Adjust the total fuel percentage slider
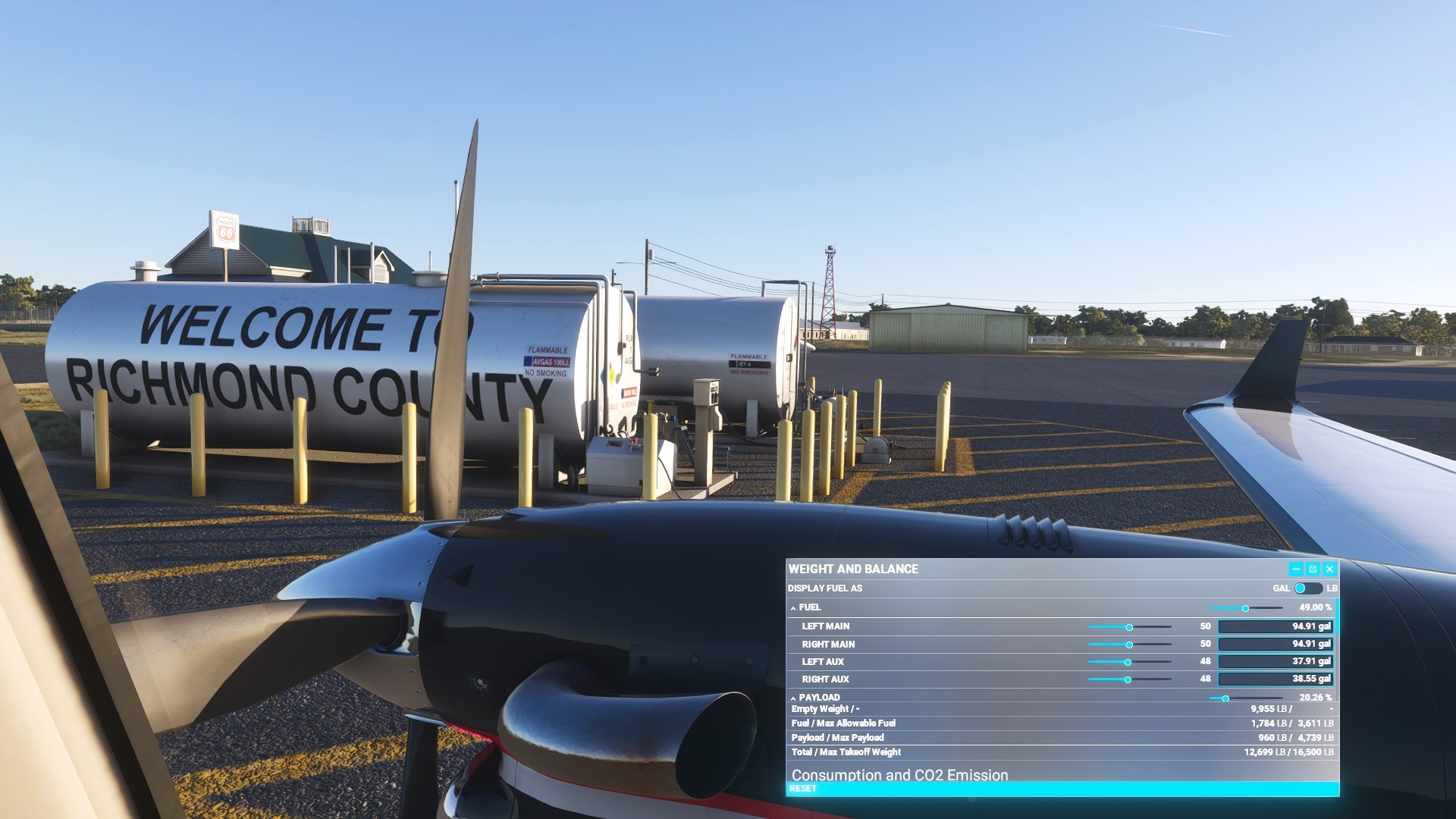The image size is (1456, 819). click(x=1245, y=608)
